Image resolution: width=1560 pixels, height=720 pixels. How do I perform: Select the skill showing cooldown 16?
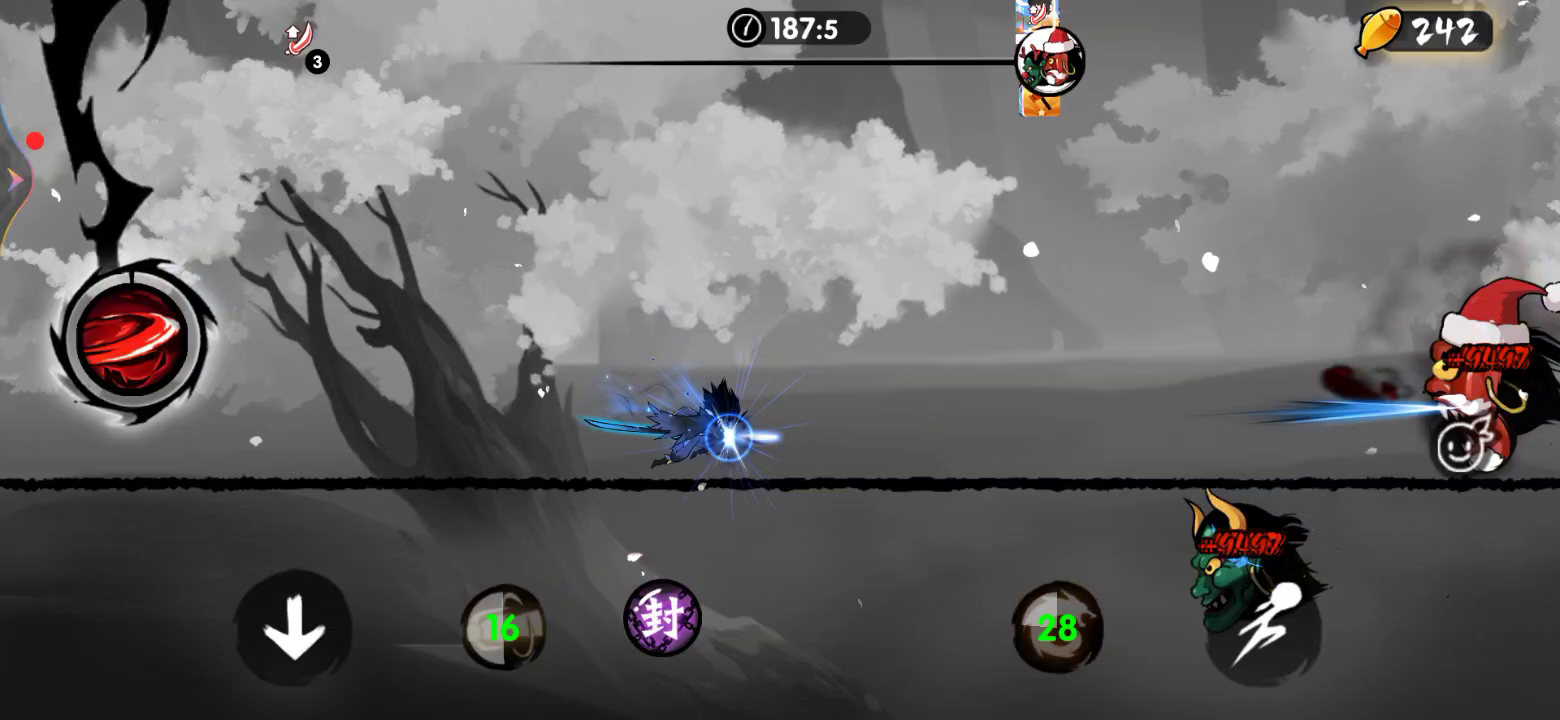tap(503, 628)
